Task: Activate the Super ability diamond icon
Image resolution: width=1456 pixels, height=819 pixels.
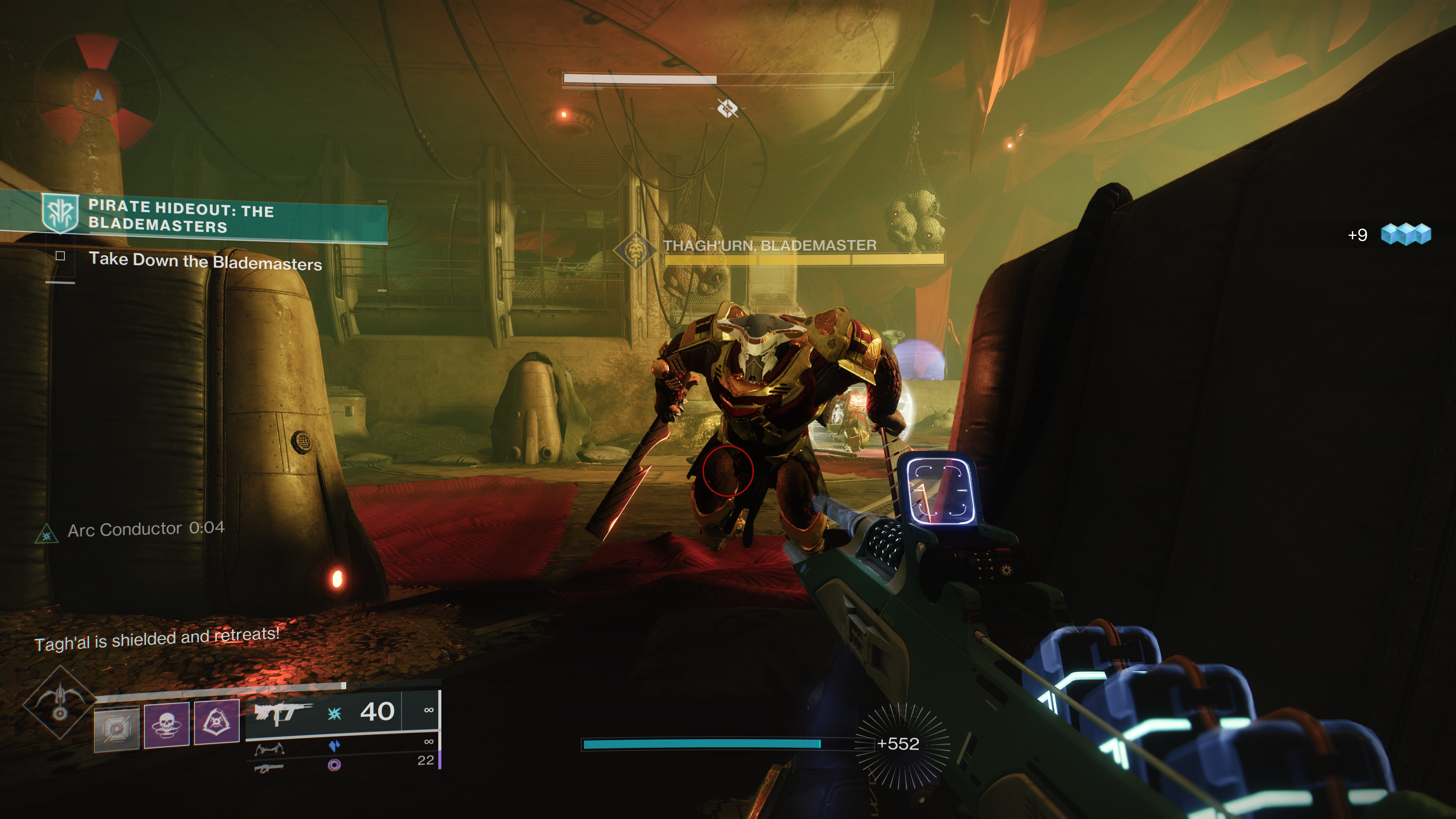Action: click(x=60, y=702)
